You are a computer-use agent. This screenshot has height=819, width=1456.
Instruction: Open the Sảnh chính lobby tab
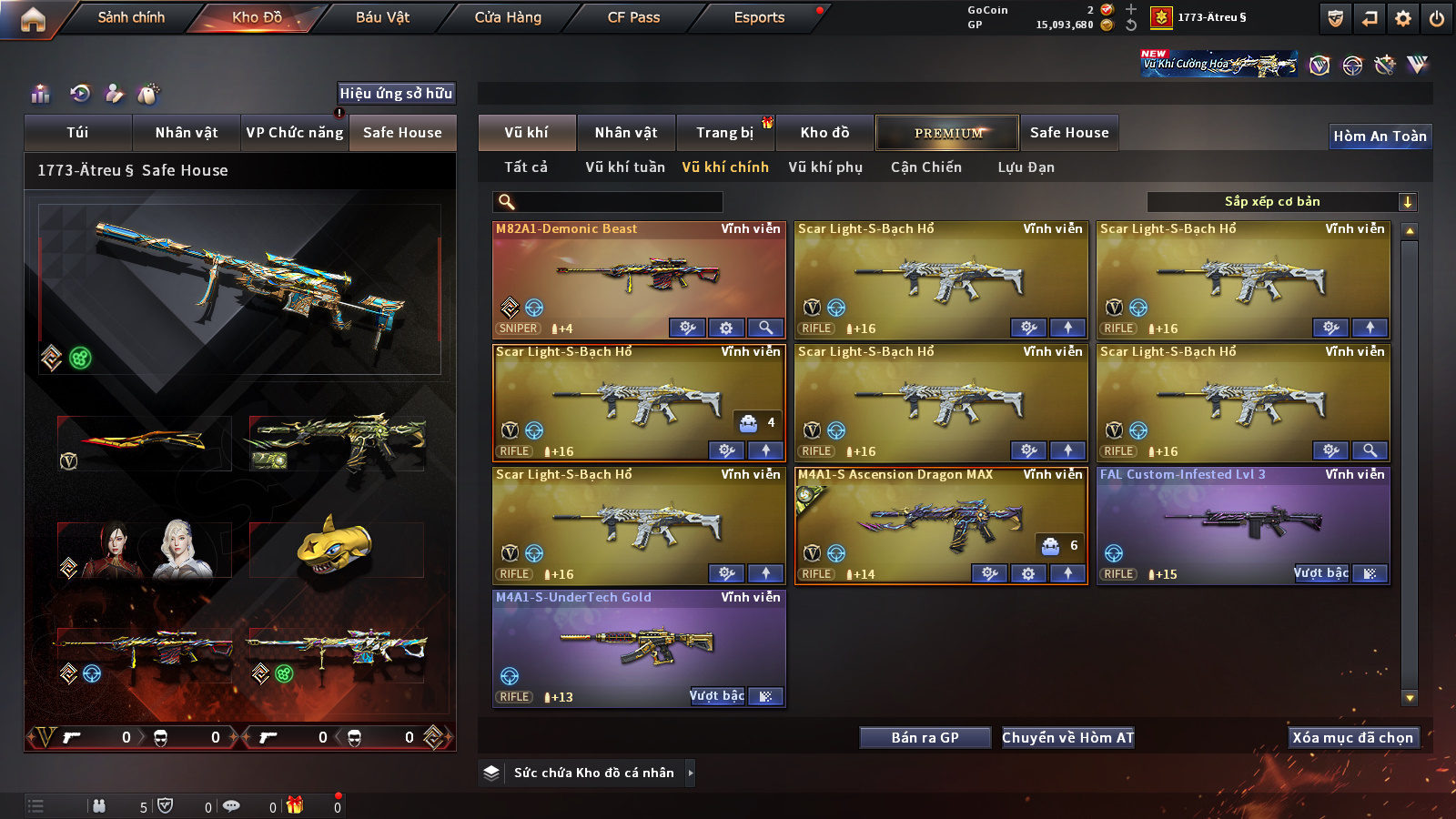coord(131,17)
